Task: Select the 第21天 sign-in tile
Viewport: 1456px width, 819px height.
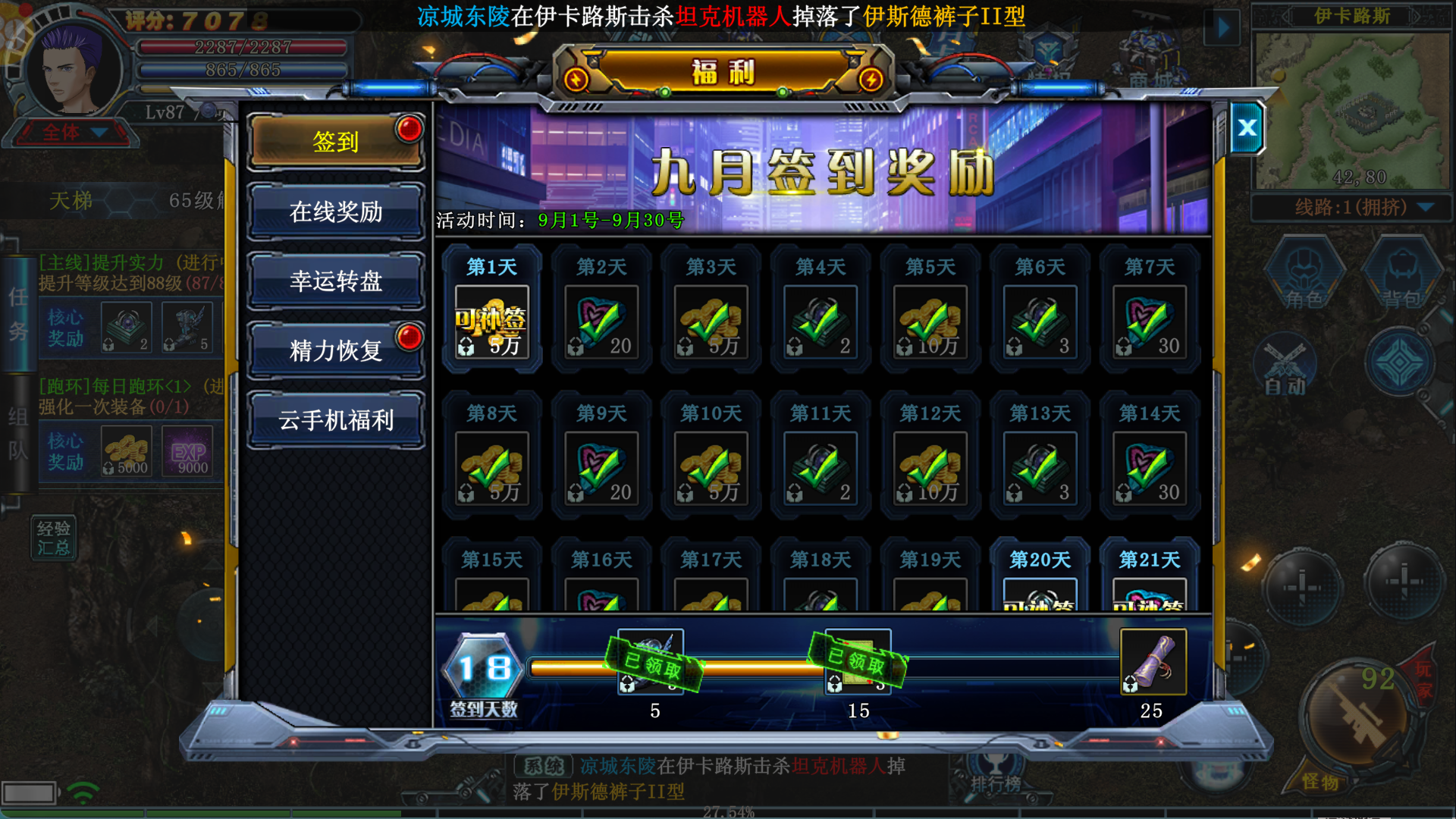Action: point(1149,580)
